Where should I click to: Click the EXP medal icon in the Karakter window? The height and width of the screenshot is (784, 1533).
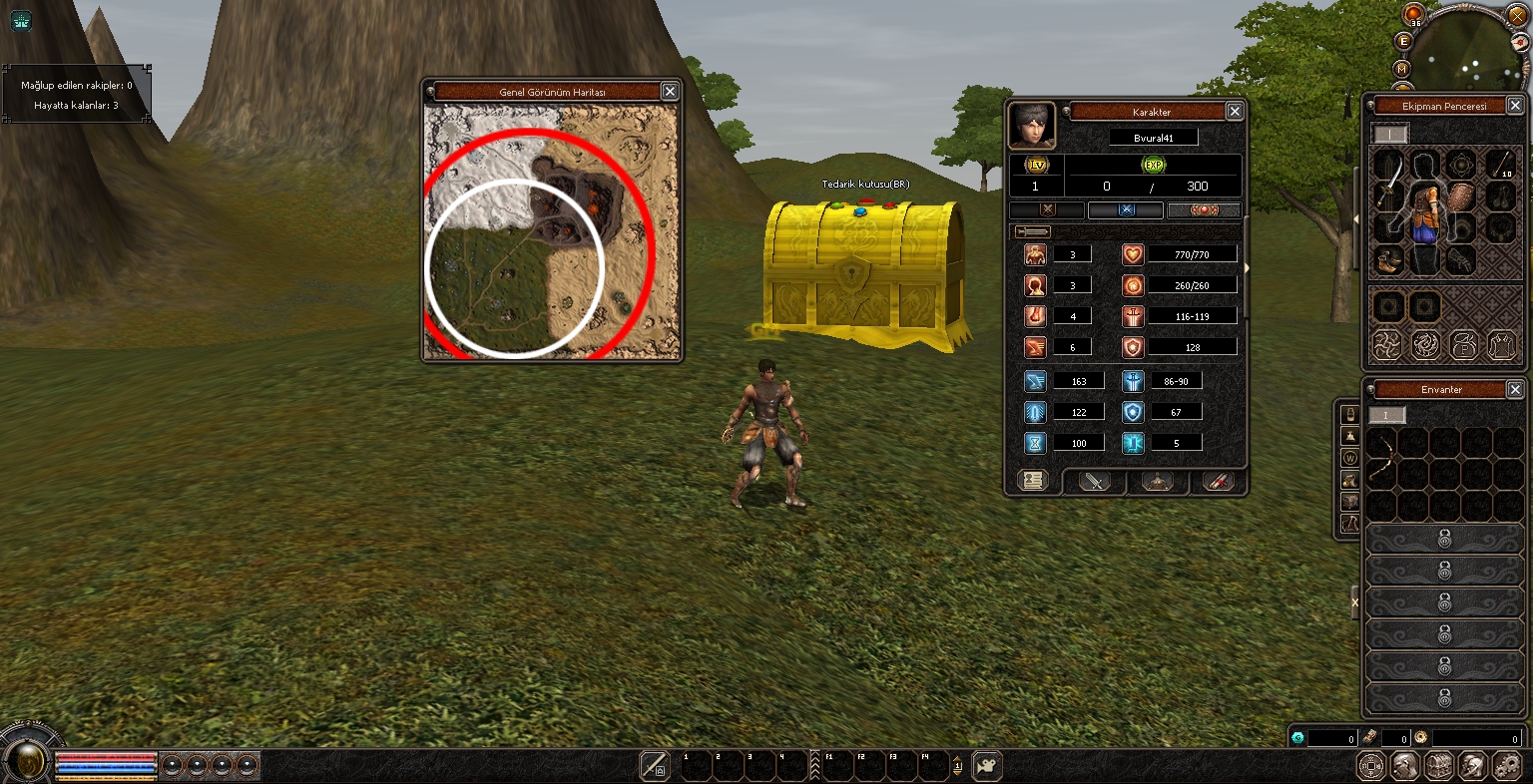(x=1154, y=164)
